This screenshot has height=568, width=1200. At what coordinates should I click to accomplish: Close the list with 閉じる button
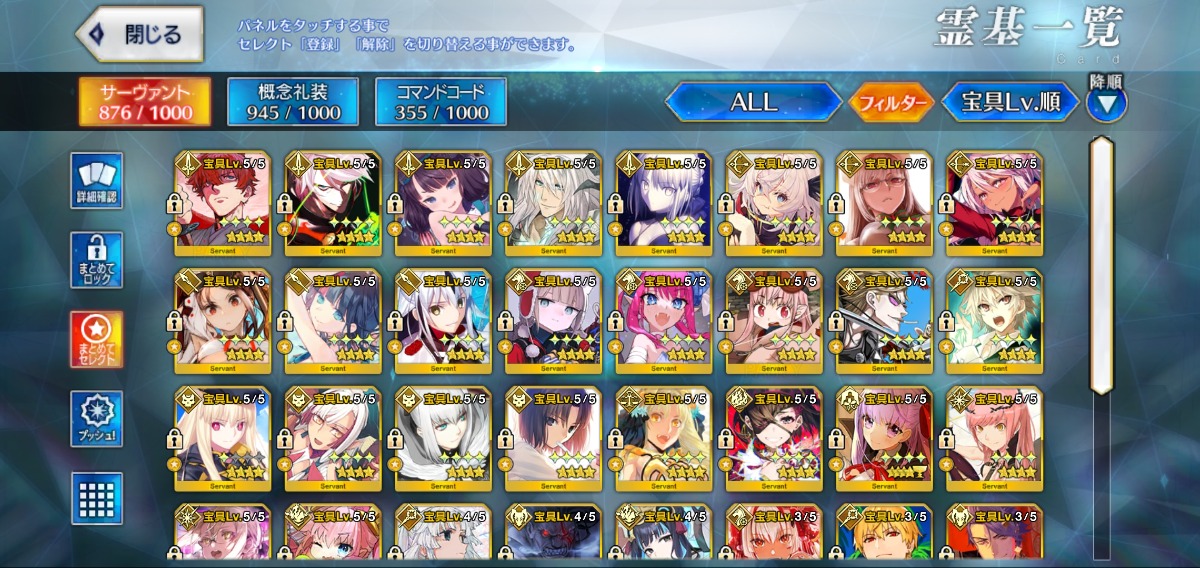click(x=139, y=35)
